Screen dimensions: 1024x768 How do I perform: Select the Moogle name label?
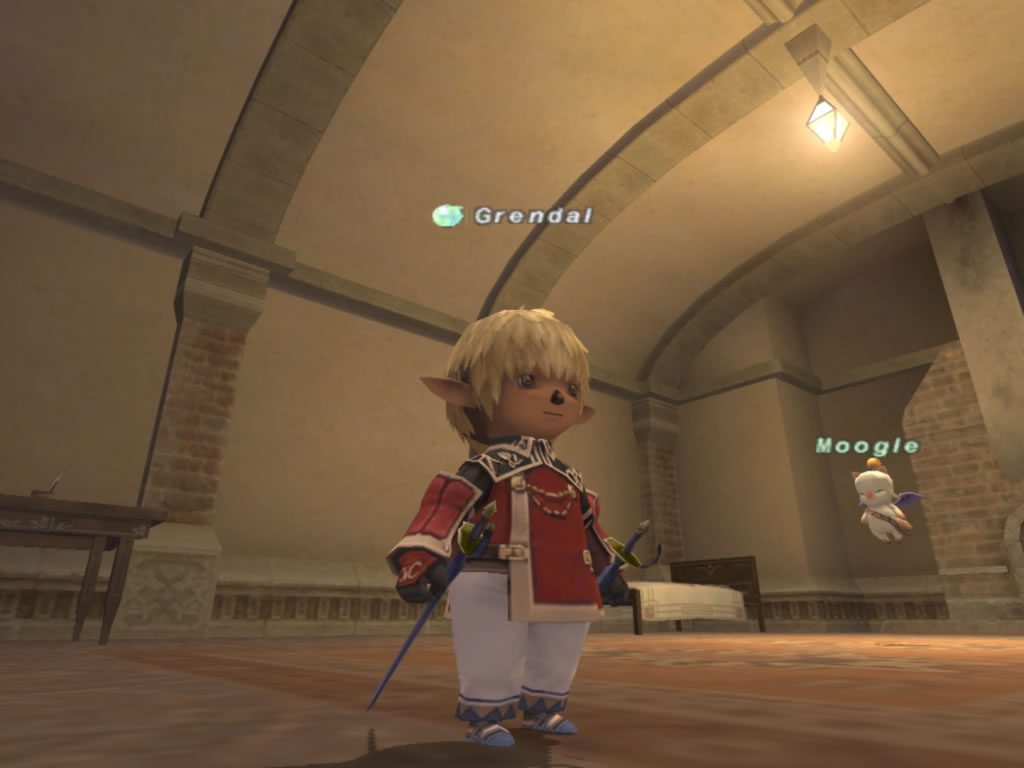(866, 446)
